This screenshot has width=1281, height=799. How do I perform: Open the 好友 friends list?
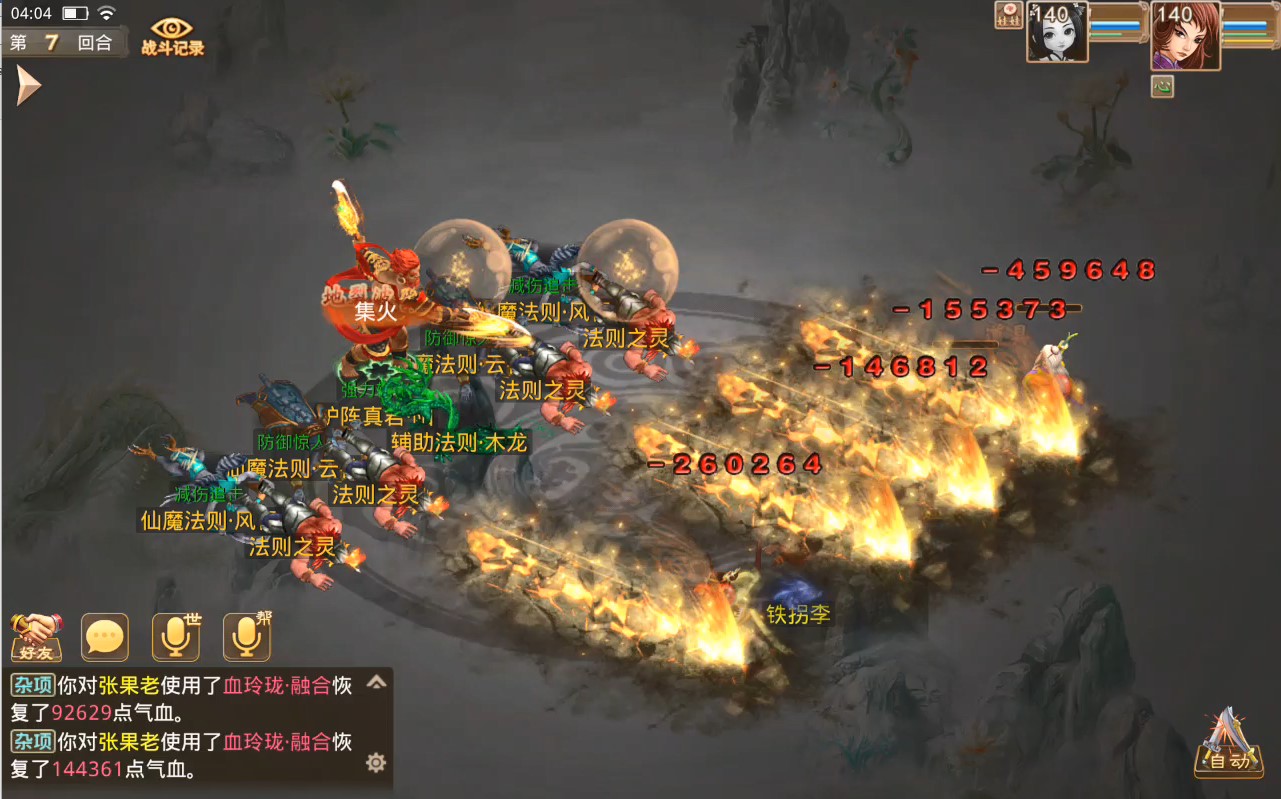36,637
